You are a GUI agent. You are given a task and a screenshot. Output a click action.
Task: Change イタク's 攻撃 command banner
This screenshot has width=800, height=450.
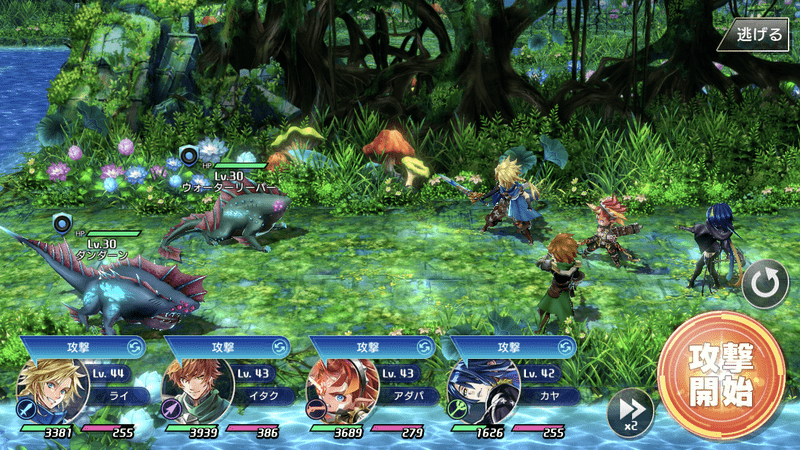tap(224, 345)
